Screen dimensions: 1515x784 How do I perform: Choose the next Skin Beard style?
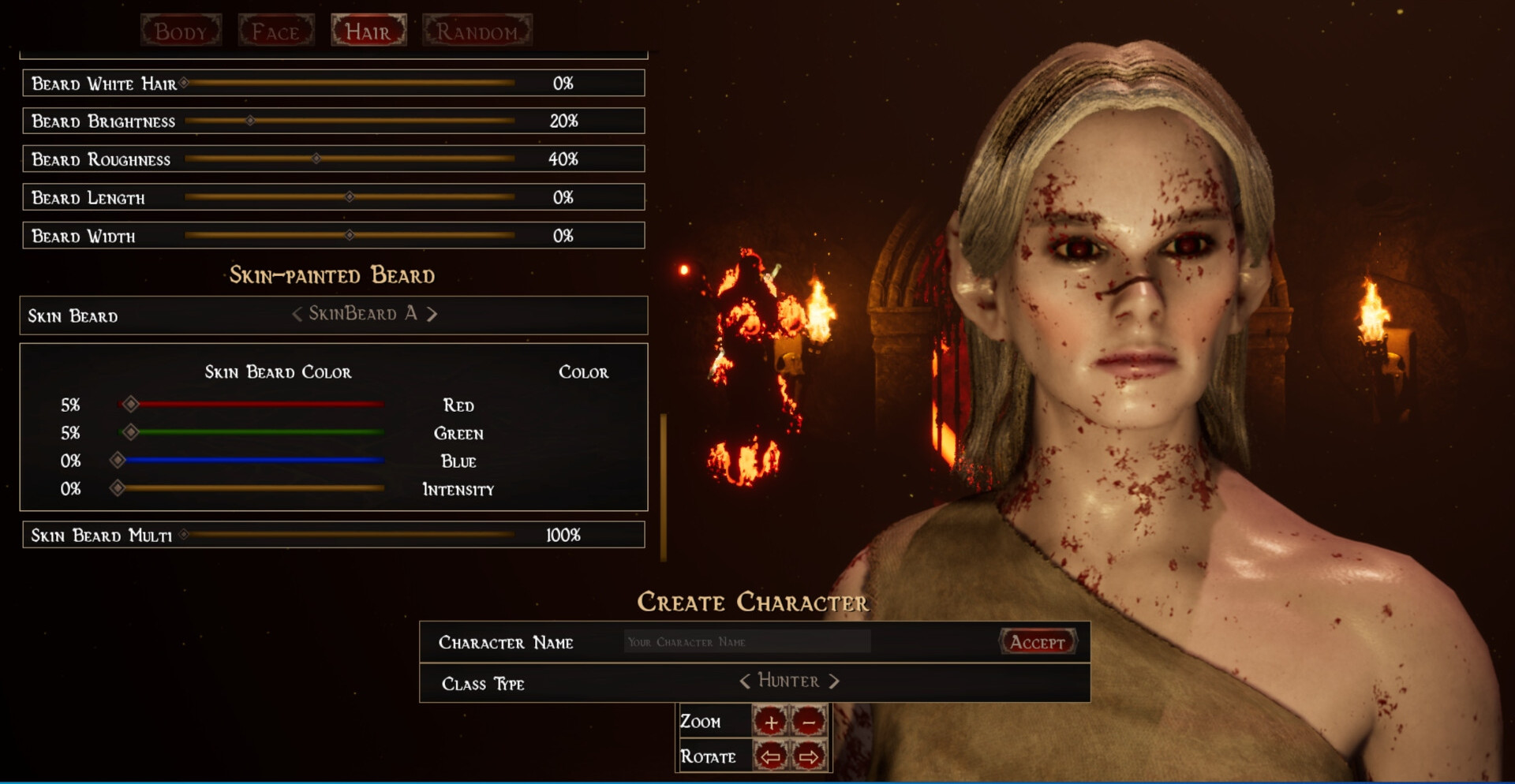pyautogui.click(x=432, y=315)
